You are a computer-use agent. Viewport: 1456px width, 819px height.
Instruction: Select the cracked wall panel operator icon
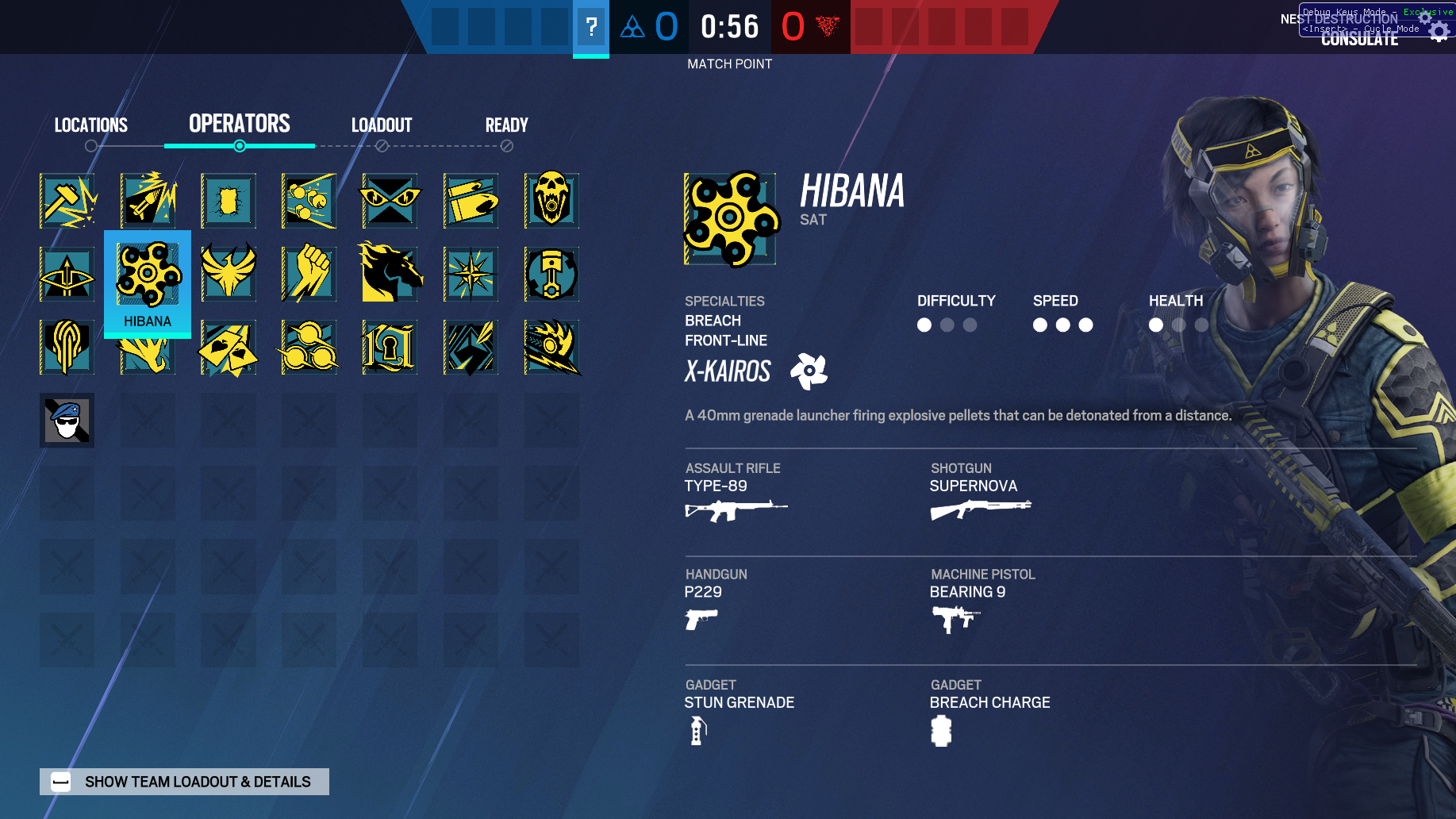point(229,201)
